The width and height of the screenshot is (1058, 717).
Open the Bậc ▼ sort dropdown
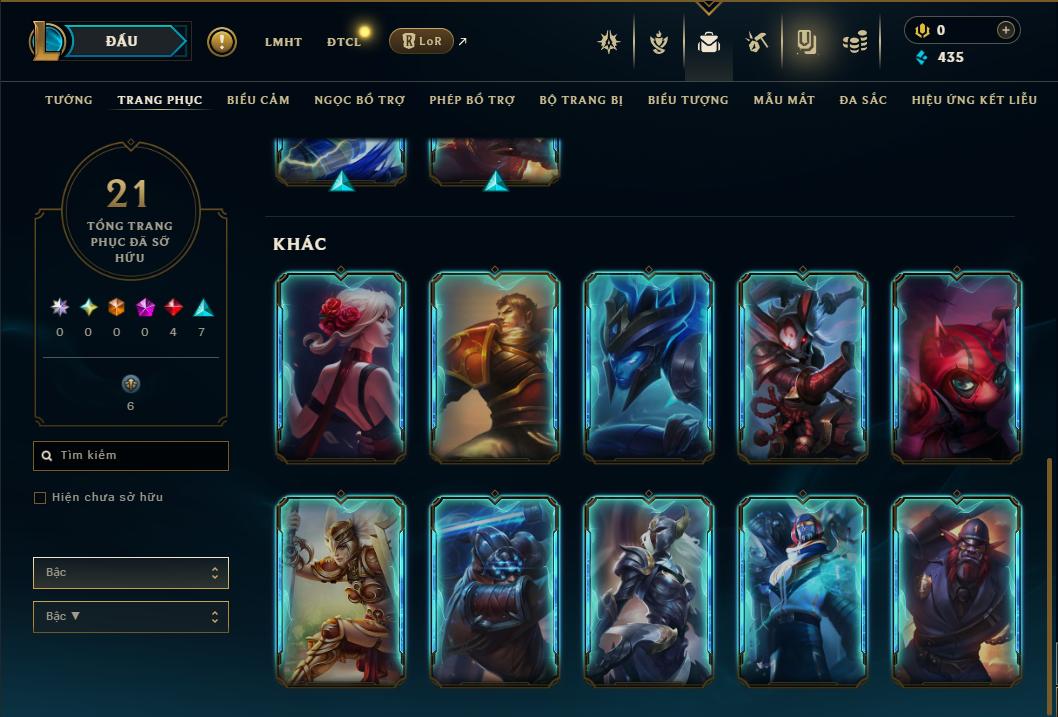tap(131, 617)
